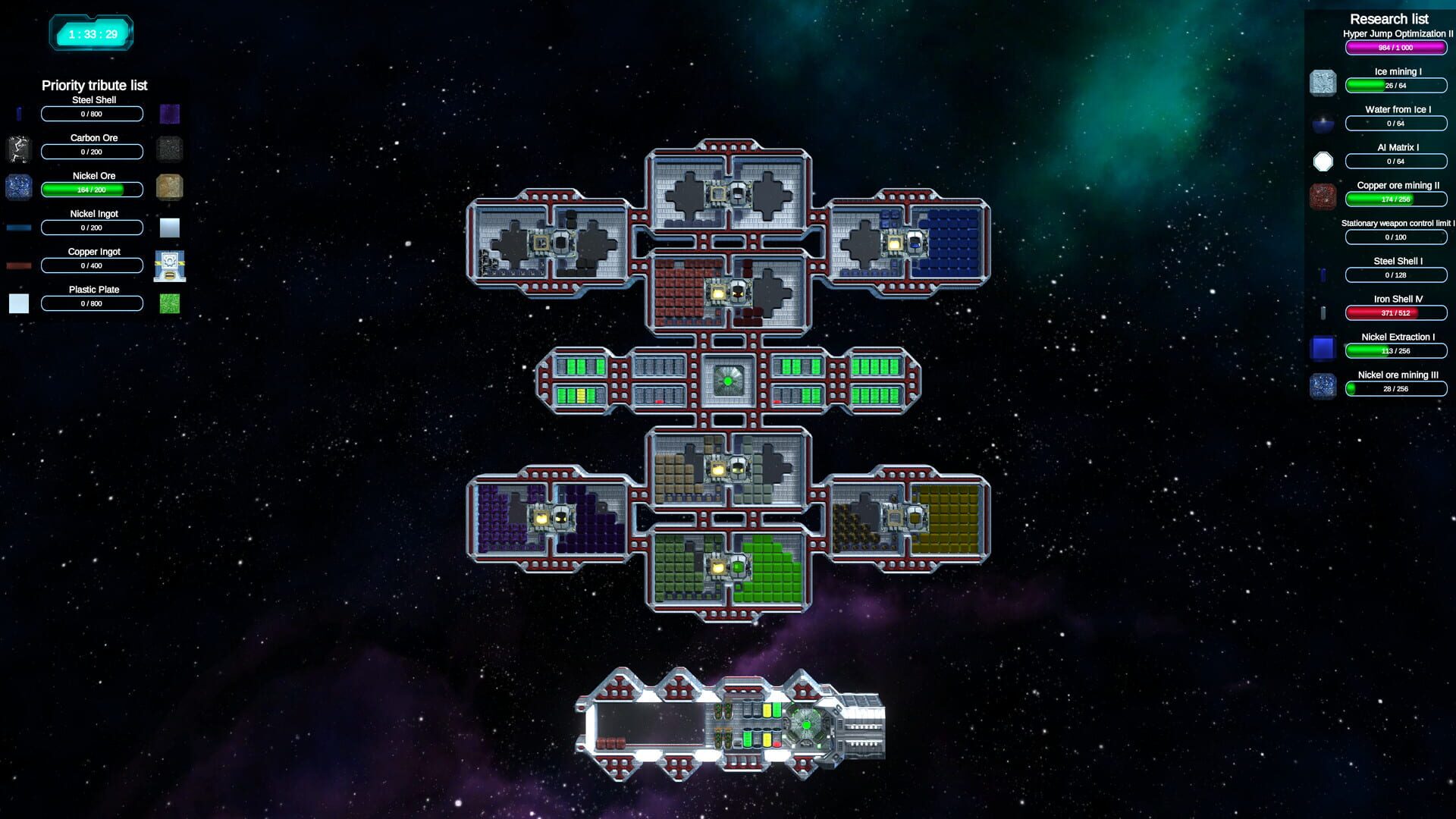Click the Nickel ore mining III icon
Viewport: 1456px width, 819px height.
click(x=1323, y=386)
